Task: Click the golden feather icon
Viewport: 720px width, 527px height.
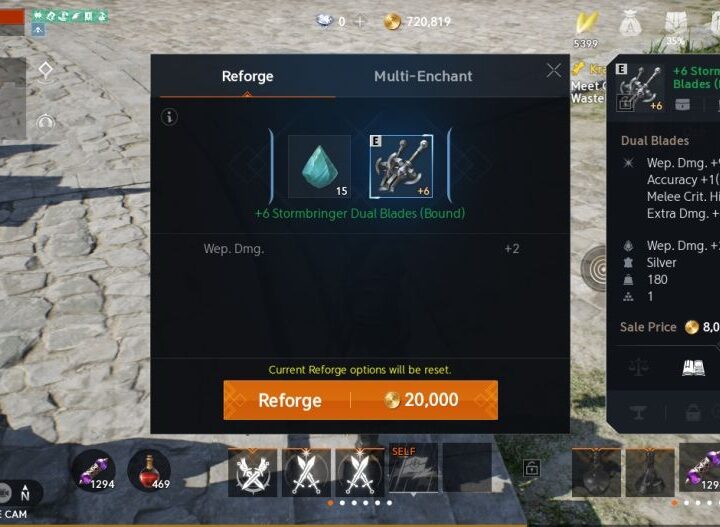Action: tap(584, 22)
